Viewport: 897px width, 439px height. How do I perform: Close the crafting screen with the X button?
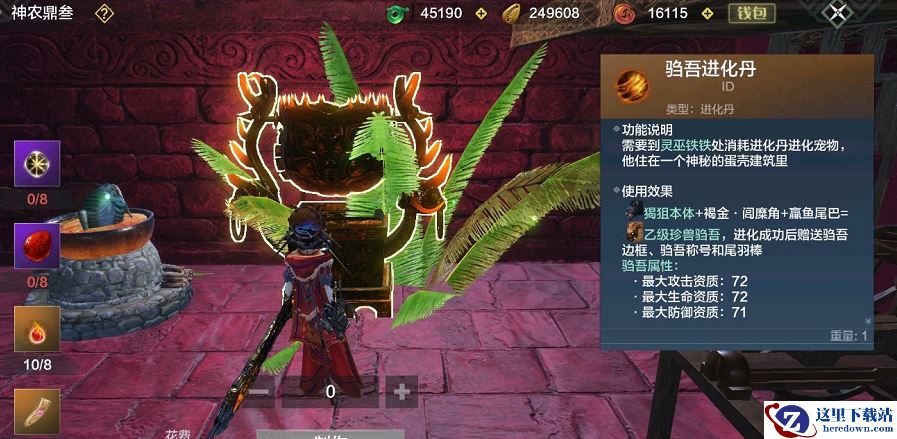pos(838,13)
